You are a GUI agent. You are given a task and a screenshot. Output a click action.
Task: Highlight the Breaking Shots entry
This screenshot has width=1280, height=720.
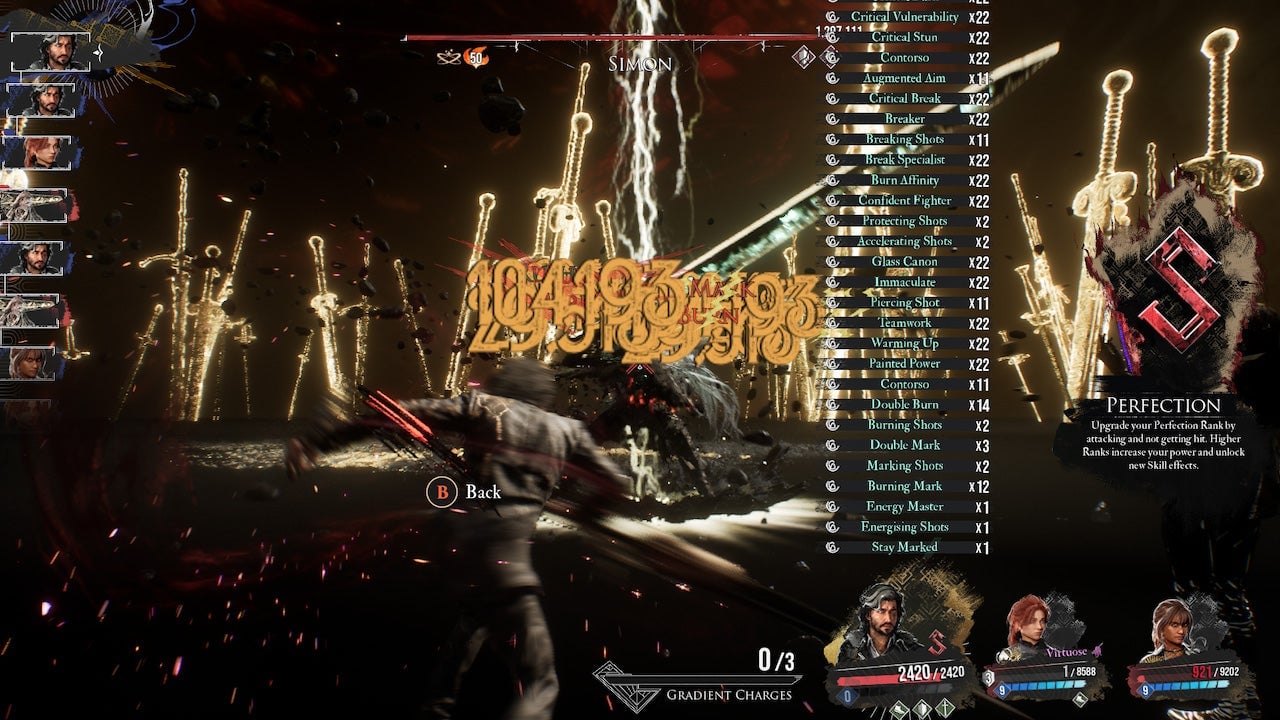(904, 139)
